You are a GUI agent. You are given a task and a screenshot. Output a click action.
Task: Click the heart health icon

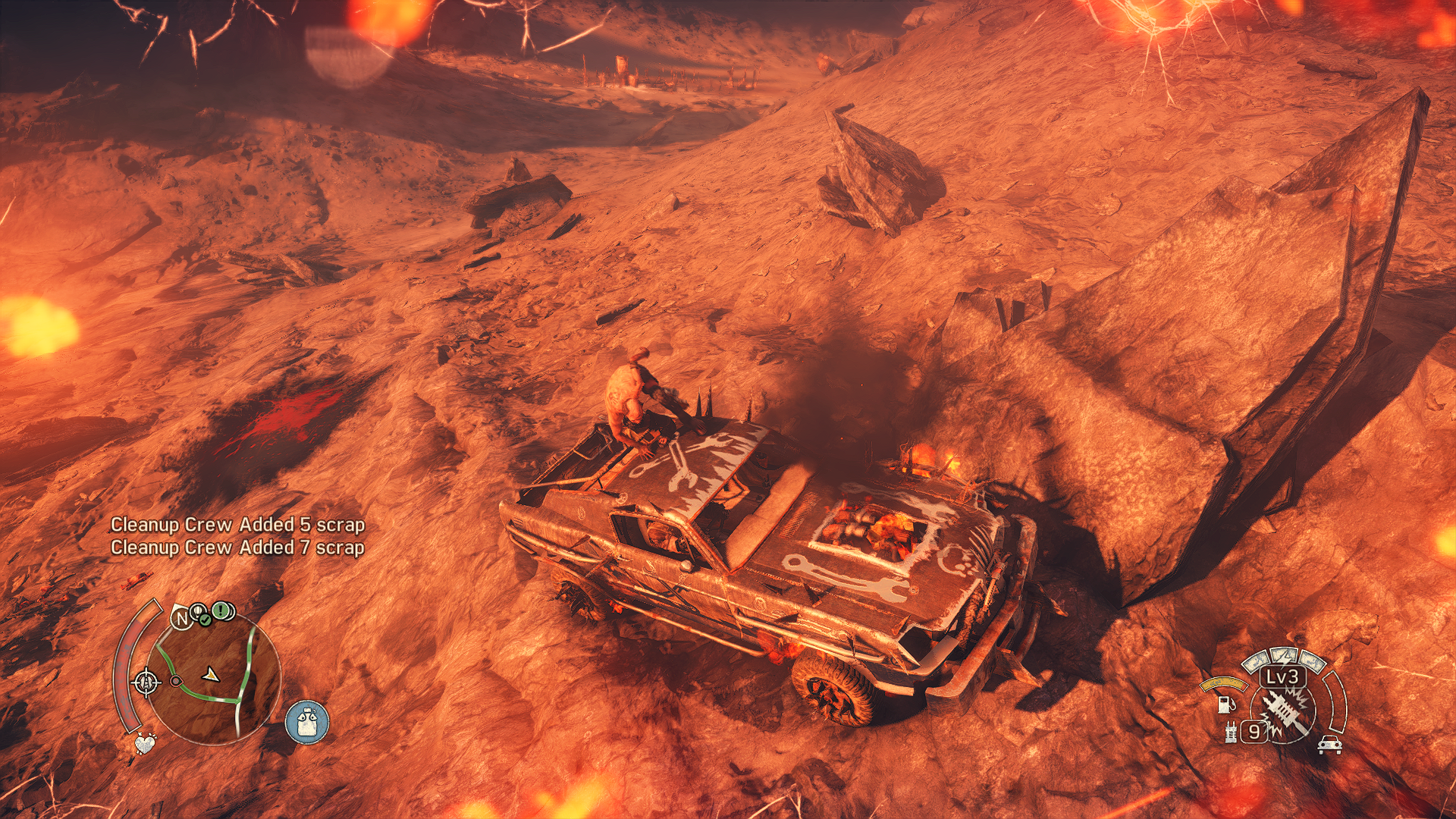145,743
